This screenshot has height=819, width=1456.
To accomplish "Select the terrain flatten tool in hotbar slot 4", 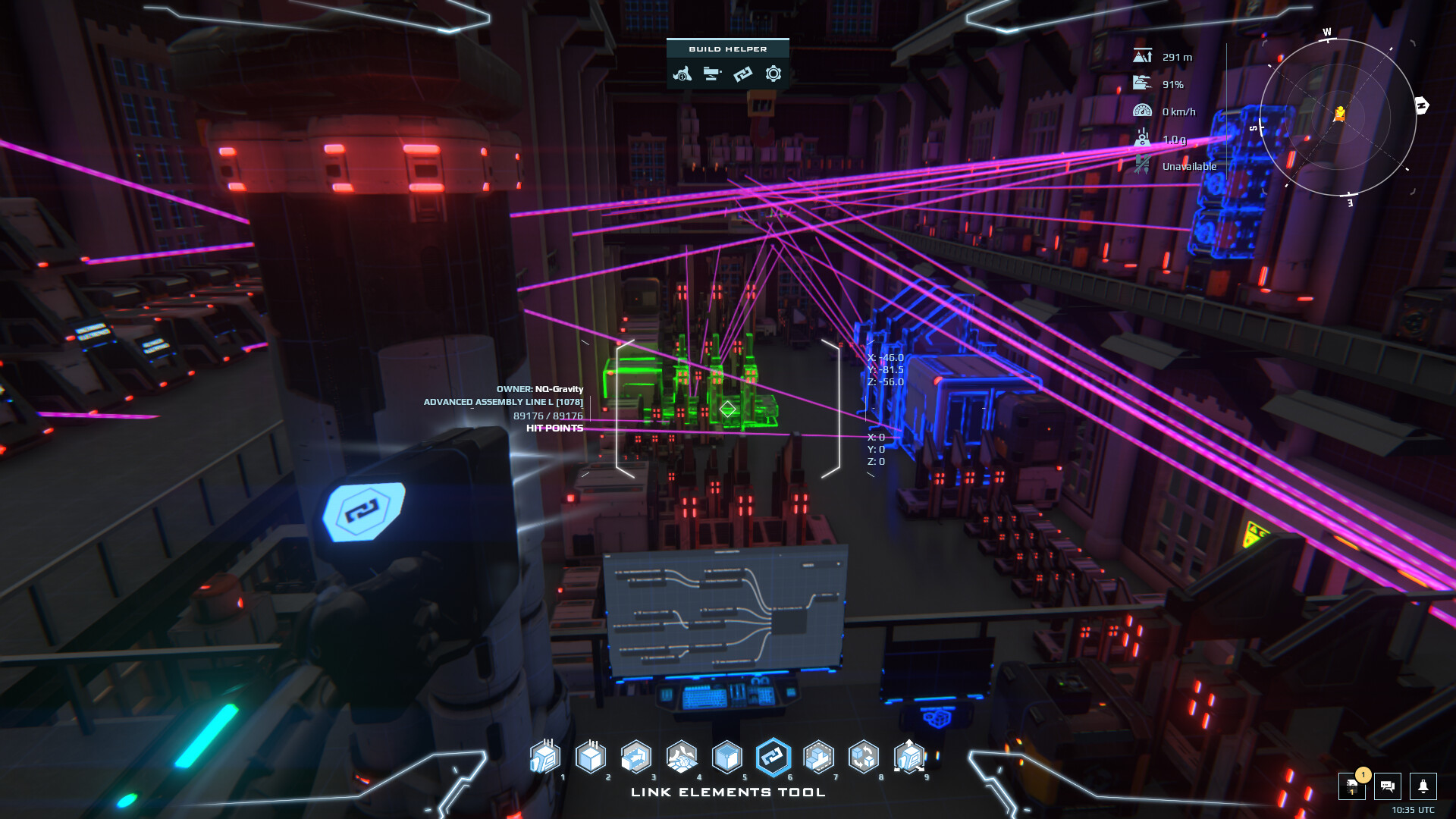I will coord(682,758).
